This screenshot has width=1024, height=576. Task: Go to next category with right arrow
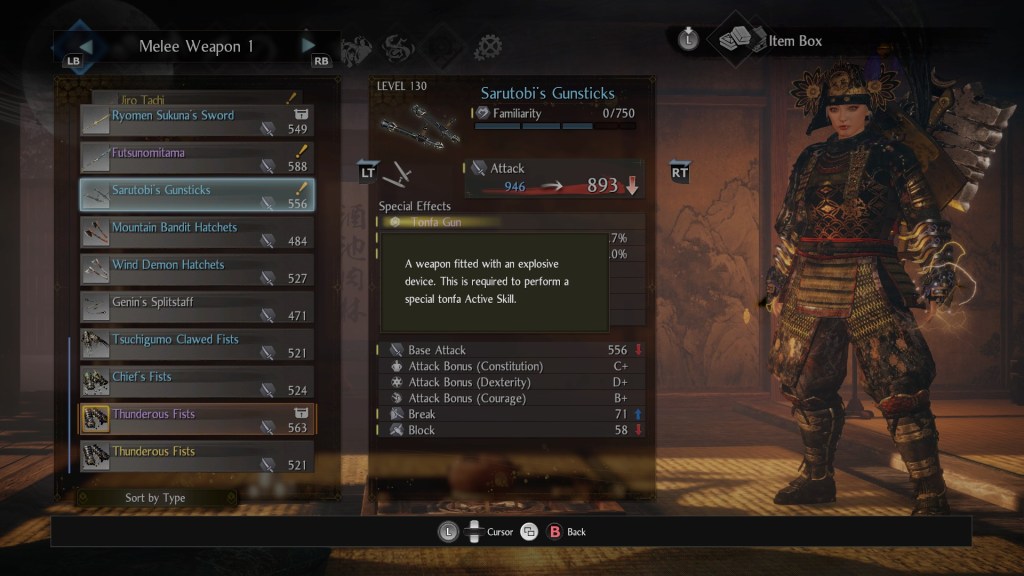coord(309,45)
